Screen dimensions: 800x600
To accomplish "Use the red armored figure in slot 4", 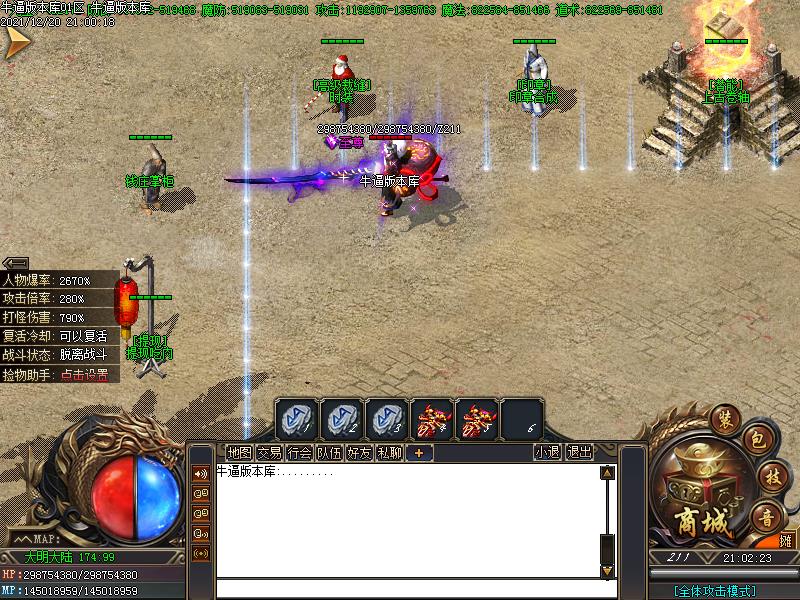I will tap(432, 418).
